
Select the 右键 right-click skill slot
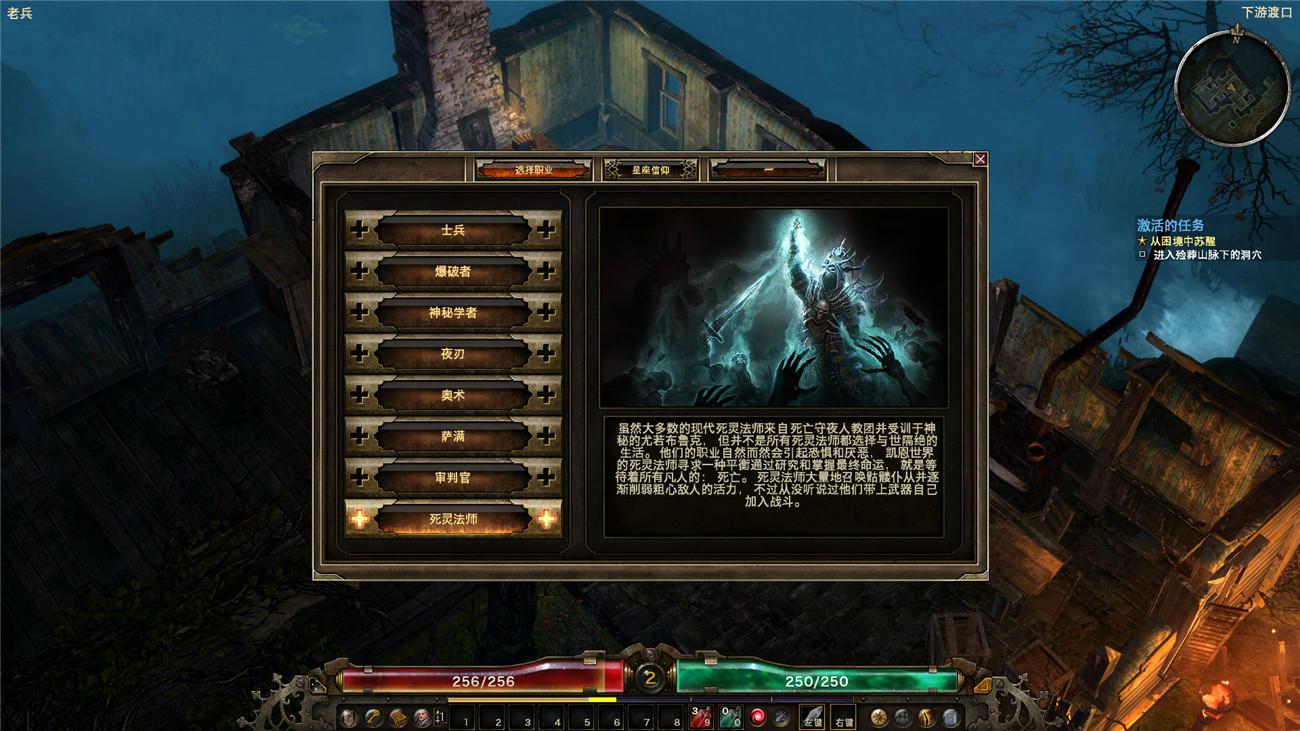[x=843, y=718]
